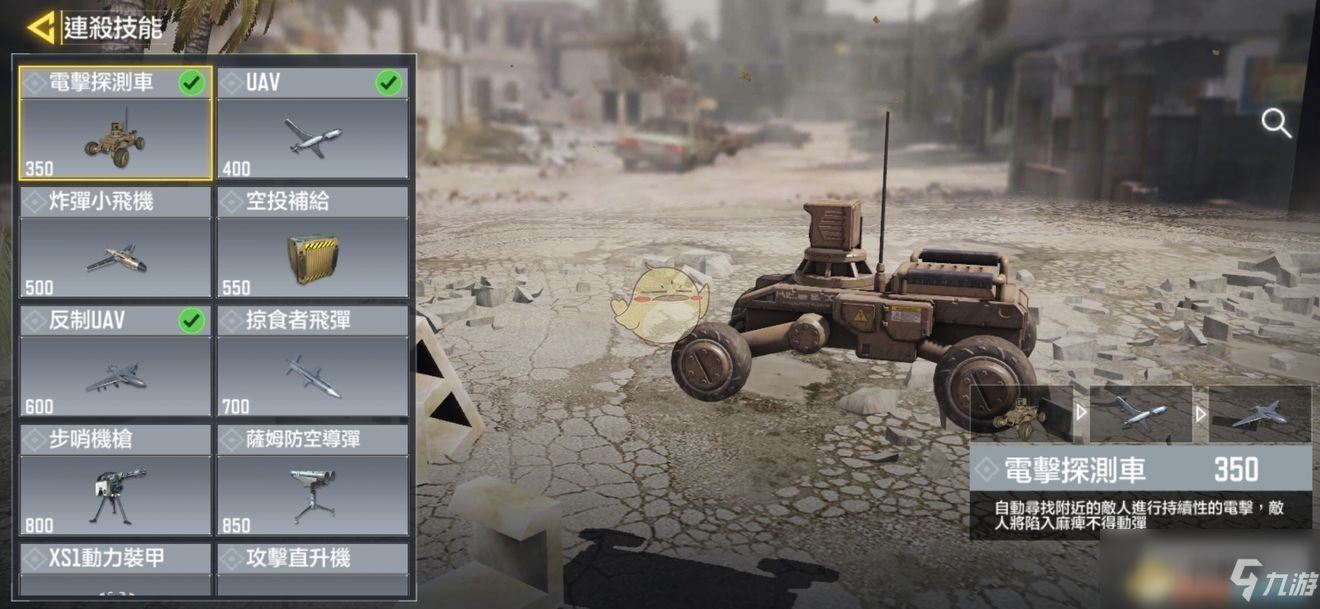Viewport: 1320px width, 609px height.
Task: Select the XS1動力裝甲 scorestreak card
Action: point(115,569)
